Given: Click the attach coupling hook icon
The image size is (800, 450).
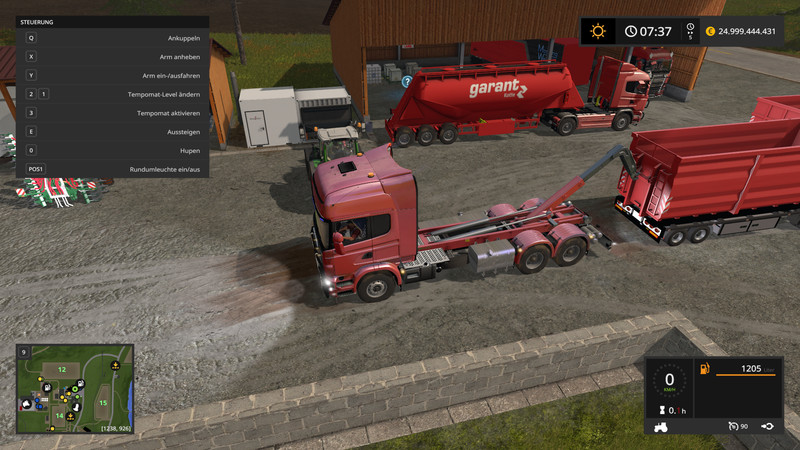Looking at the screenshot, I should (x=766, y=427).
